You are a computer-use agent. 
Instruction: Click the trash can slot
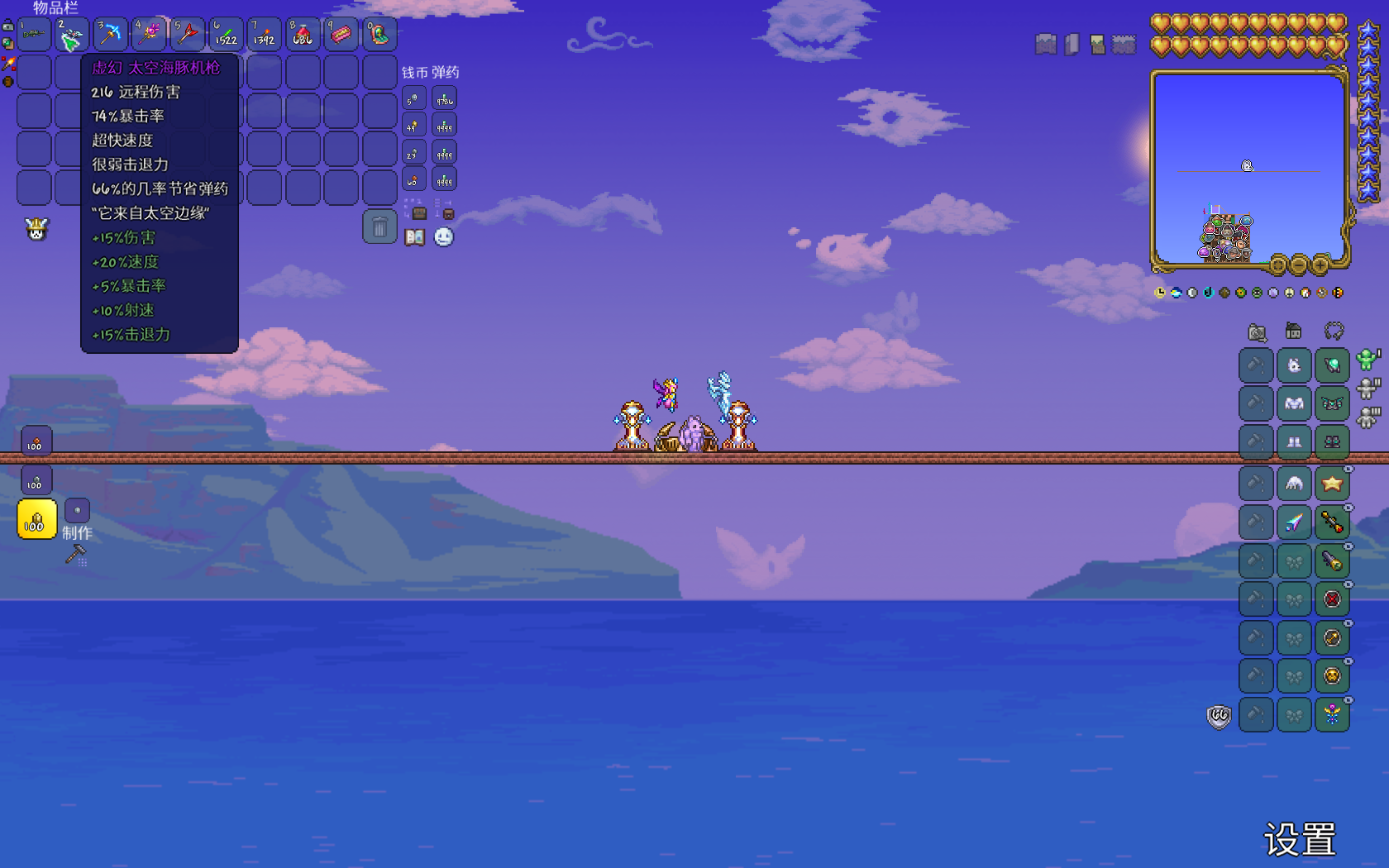379,227
